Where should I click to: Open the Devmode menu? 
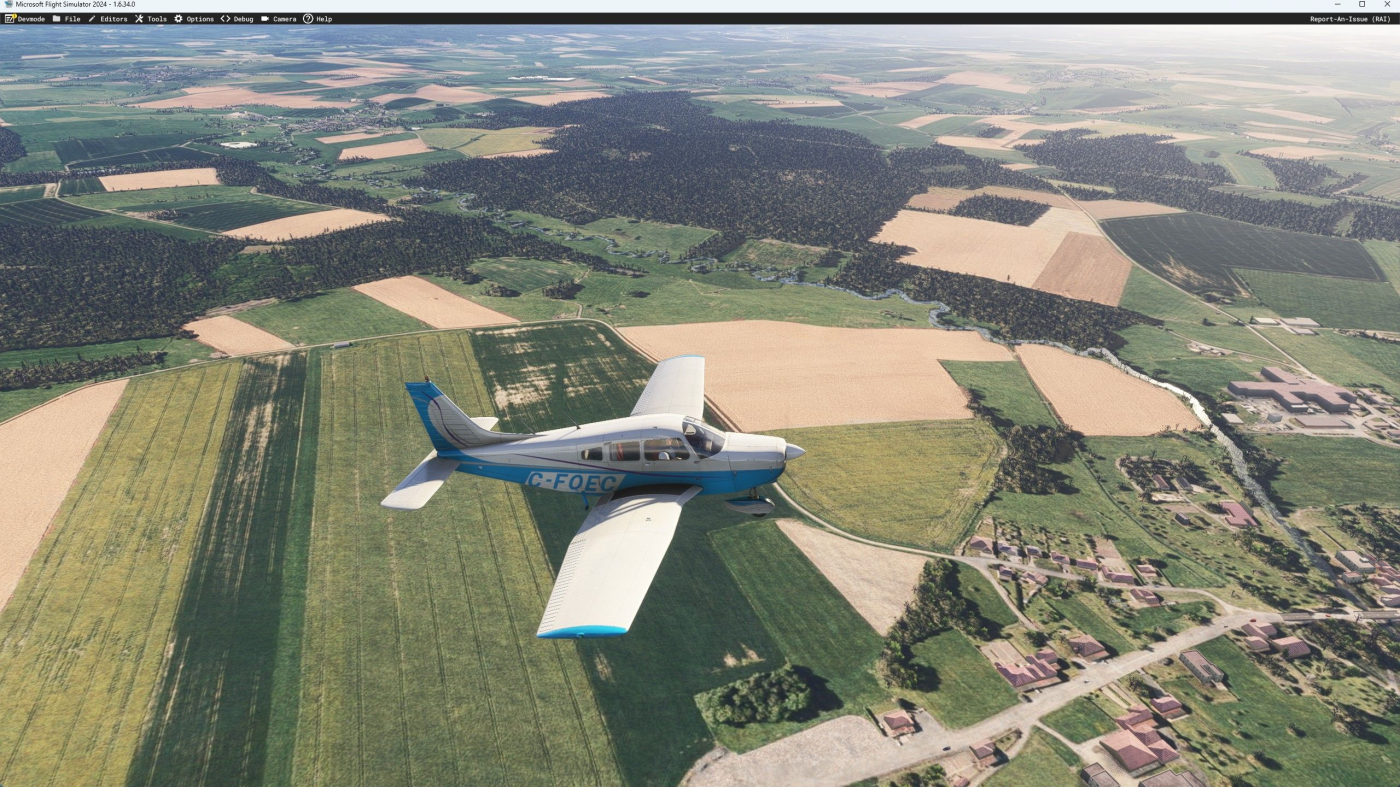[25, 19]
